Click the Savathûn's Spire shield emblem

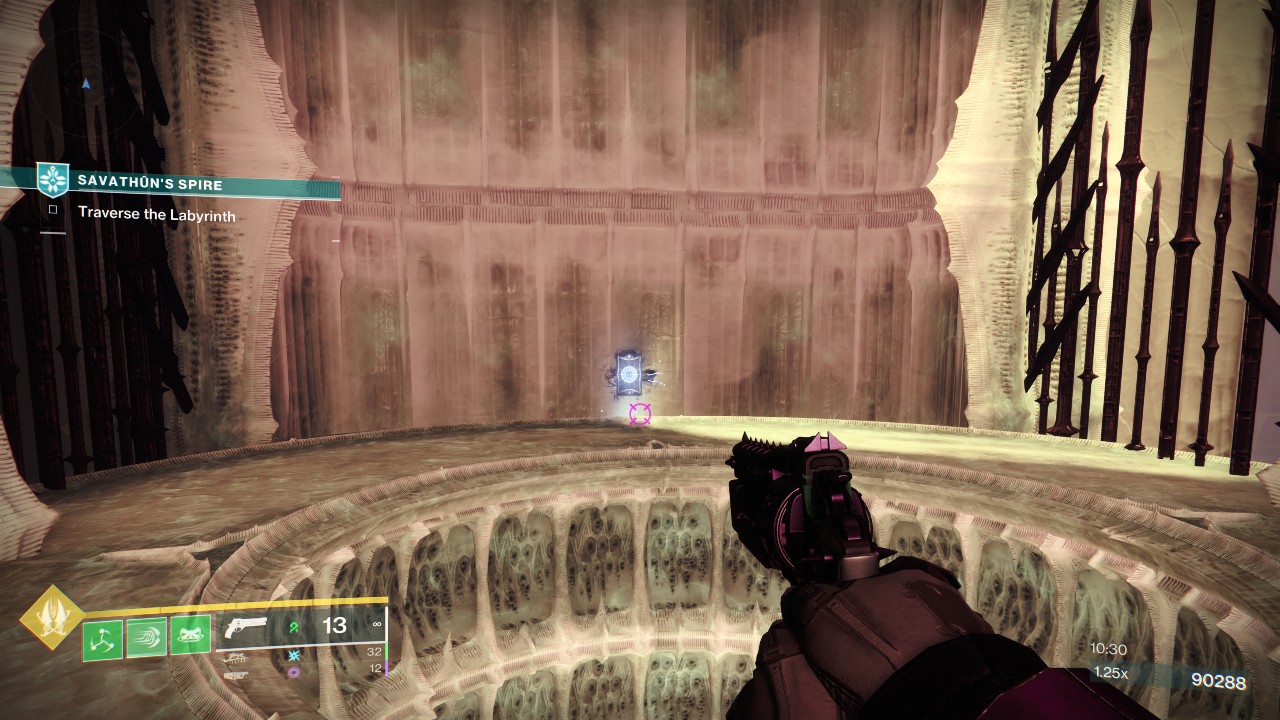coord(53,179)
